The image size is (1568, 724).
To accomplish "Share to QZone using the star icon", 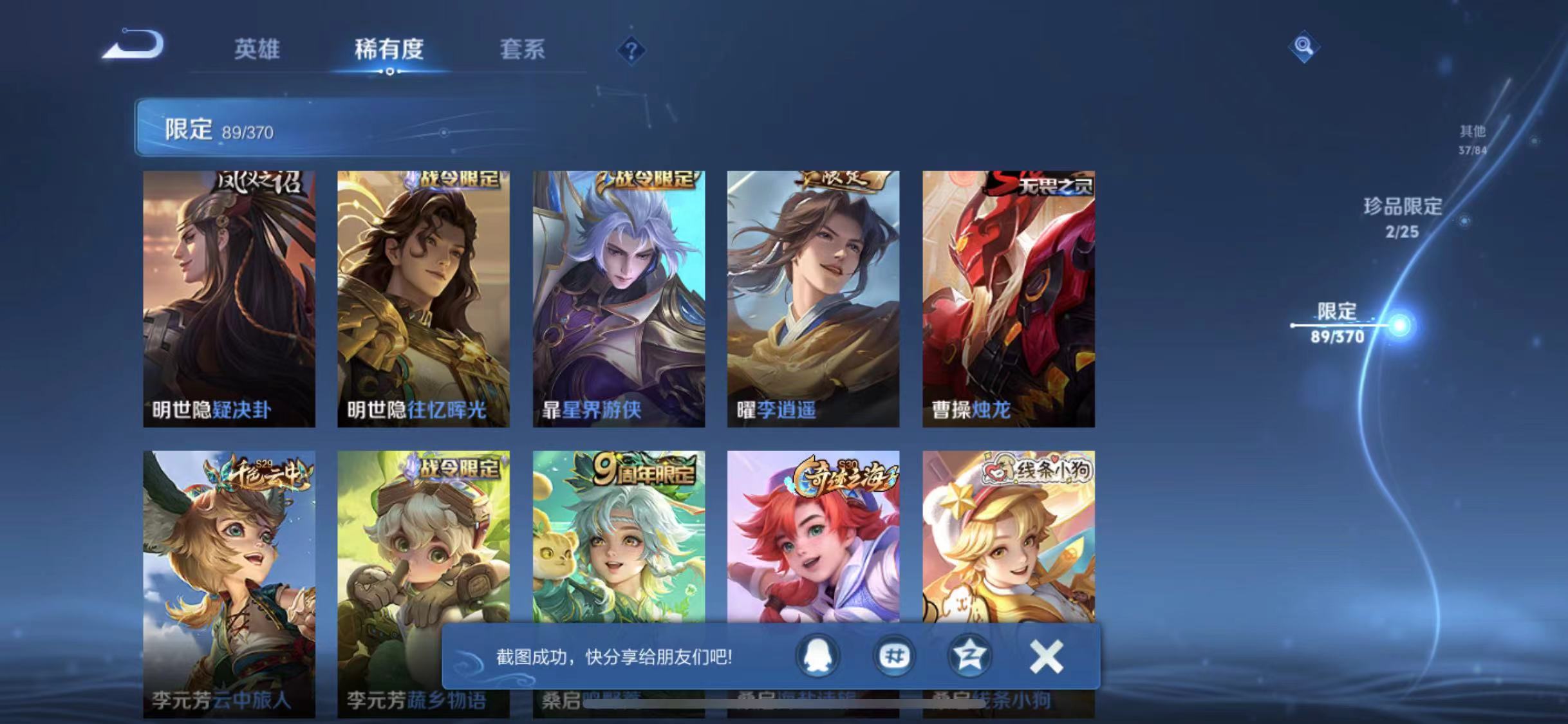I will (x=970, y=655).
